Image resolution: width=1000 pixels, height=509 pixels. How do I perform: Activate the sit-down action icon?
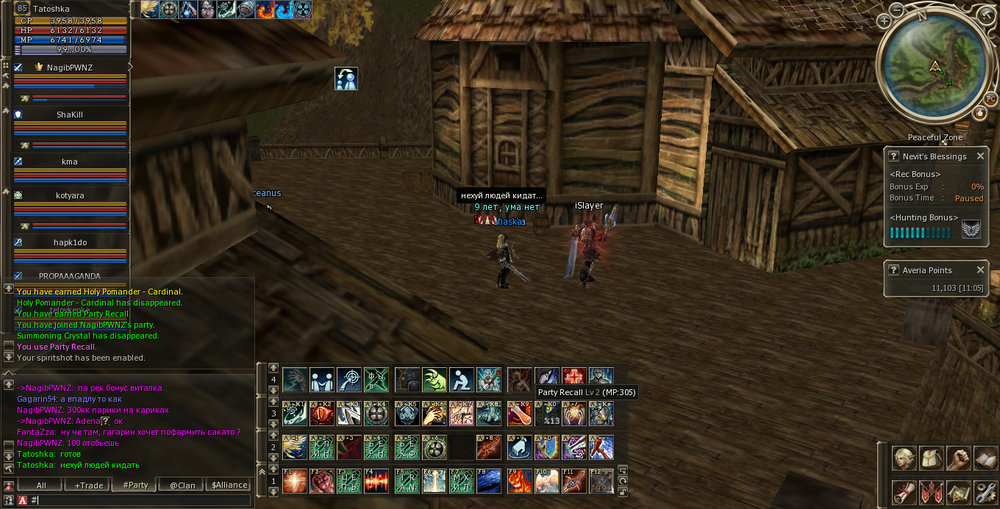pyautogui.click(x=462, y=379)
